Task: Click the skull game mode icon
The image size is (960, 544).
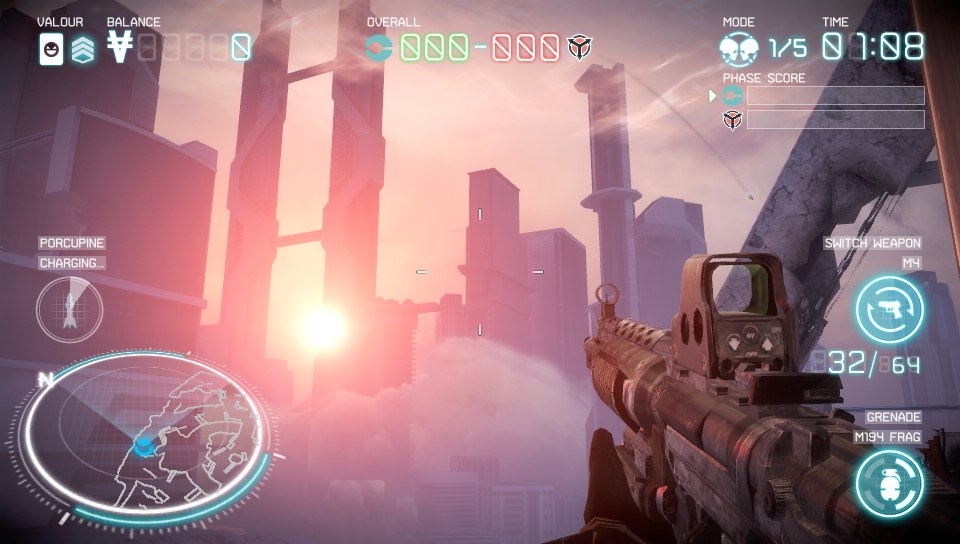Action: pyautogui.click(x=739, y=47)
